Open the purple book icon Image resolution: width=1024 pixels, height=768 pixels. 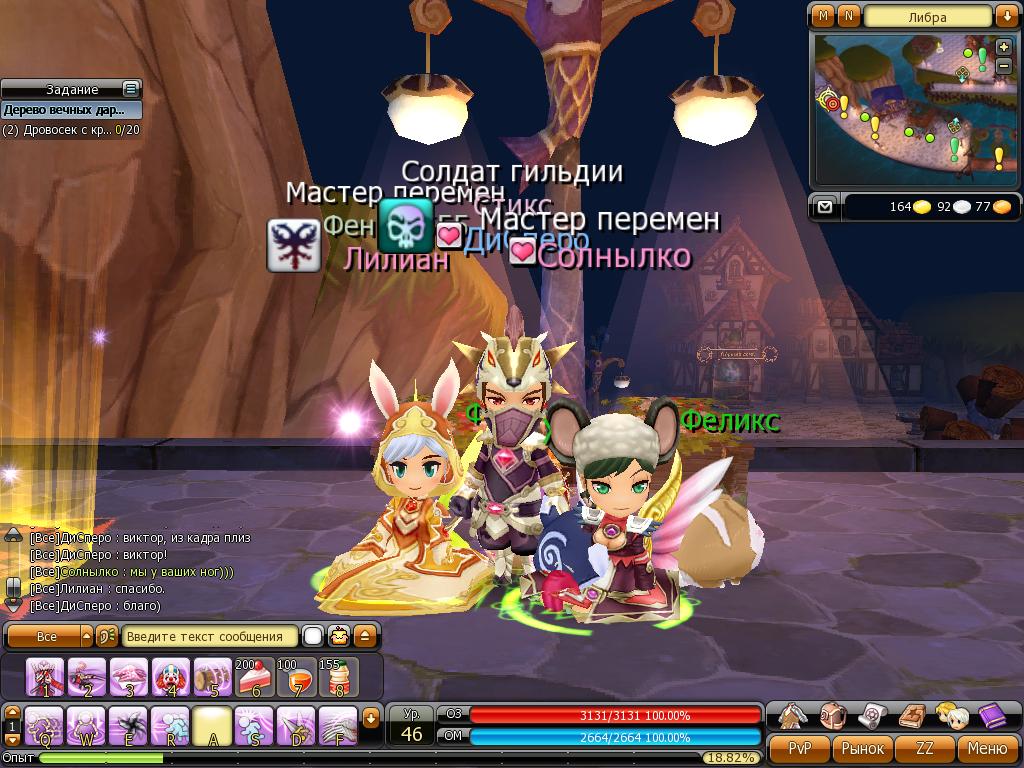991,716
